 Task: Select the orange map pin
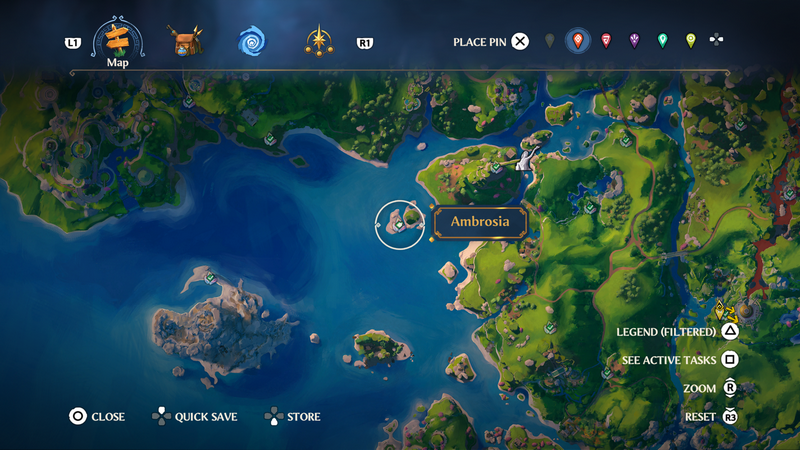577,41
